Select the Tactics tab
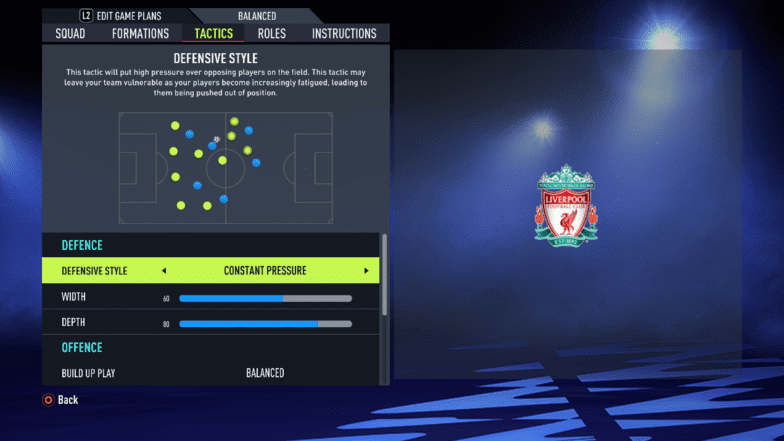This screenshot has height=441, width=784. click(214, 34)
